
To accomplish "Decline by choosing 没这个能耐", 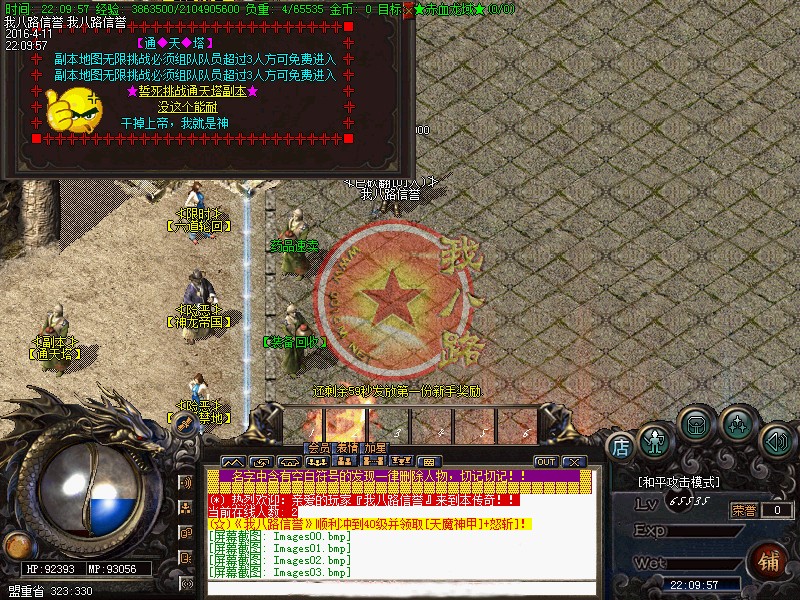I will [187, 107].
